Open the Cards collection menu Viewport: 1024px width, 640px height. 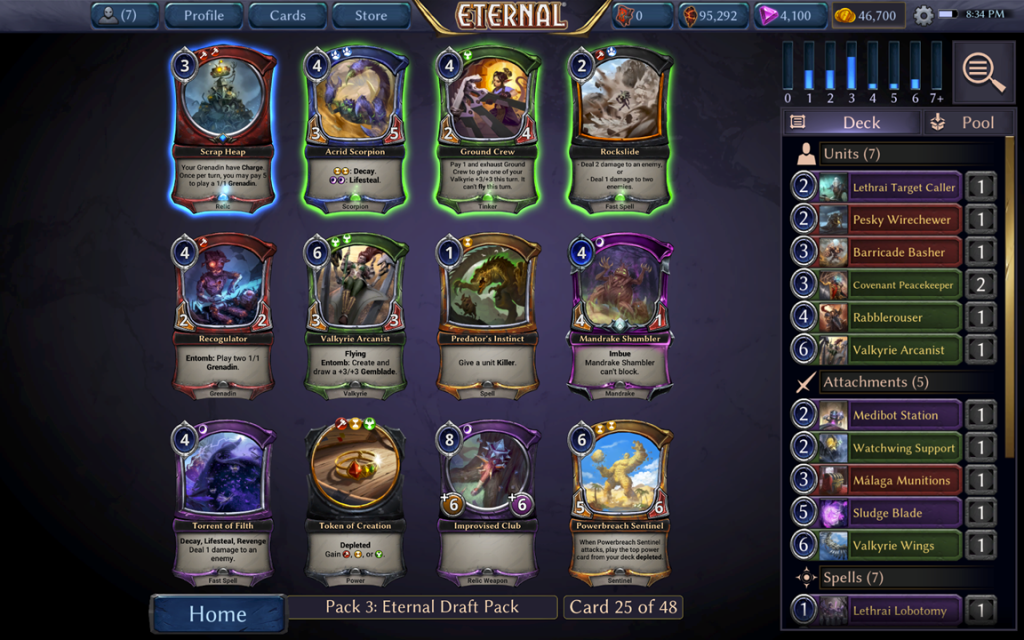click(x=287, y=15)
